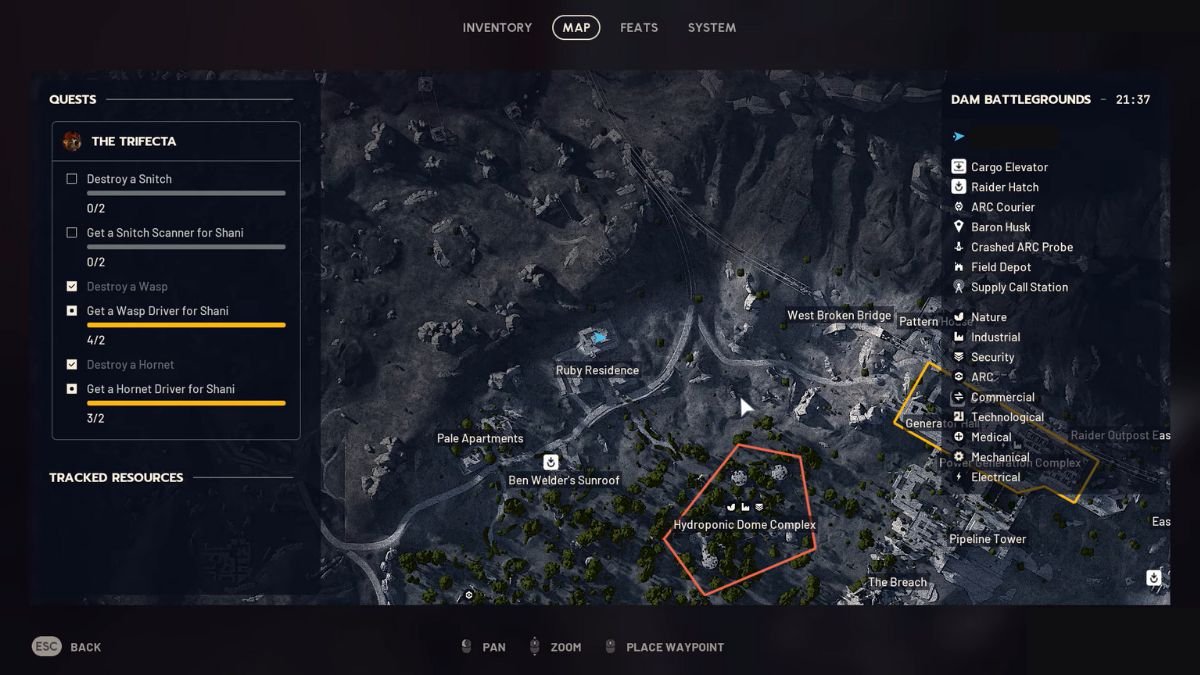Click the Hydroponic Dome Complex map label
Image resolution: width=1200 pixels, height=675 pixels.
click(x=745, y=525)
